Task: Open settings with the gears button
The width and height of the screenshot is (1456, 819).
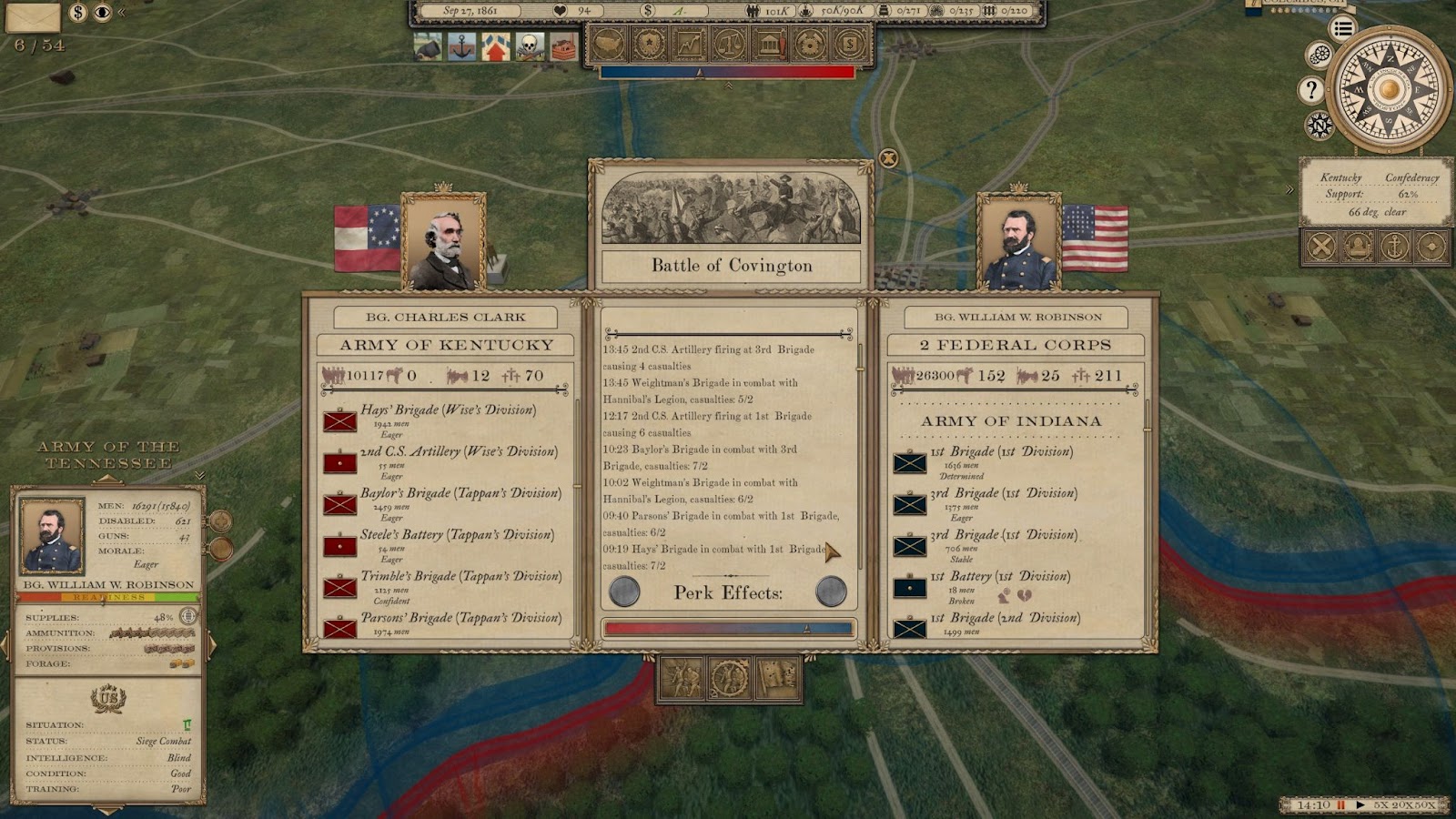Action: (1319, 56)
